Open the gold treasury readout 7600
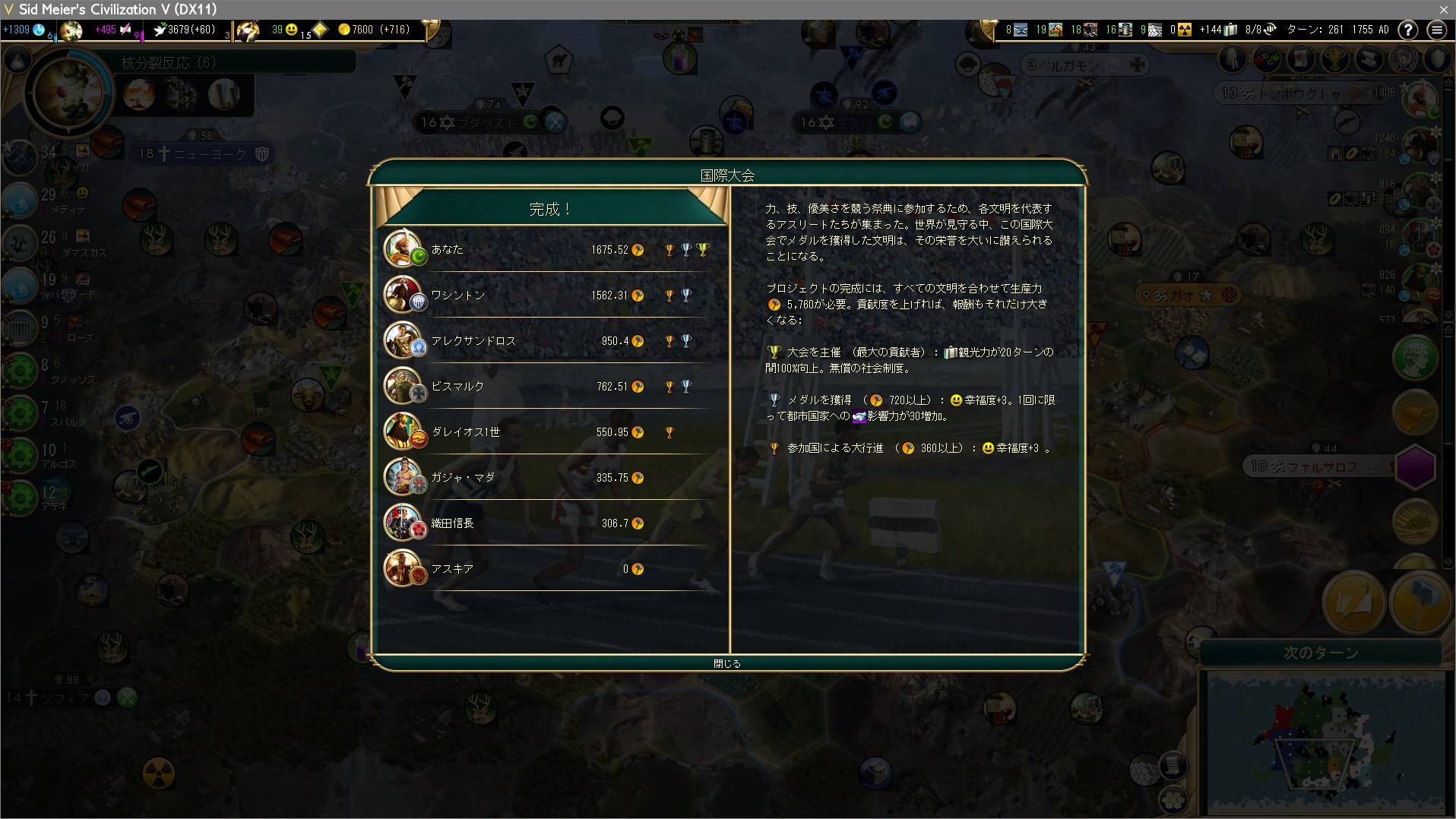Image resolution: width=1456 pixels, height=819 pixels. pyautogui.click(x=374, y=30)
